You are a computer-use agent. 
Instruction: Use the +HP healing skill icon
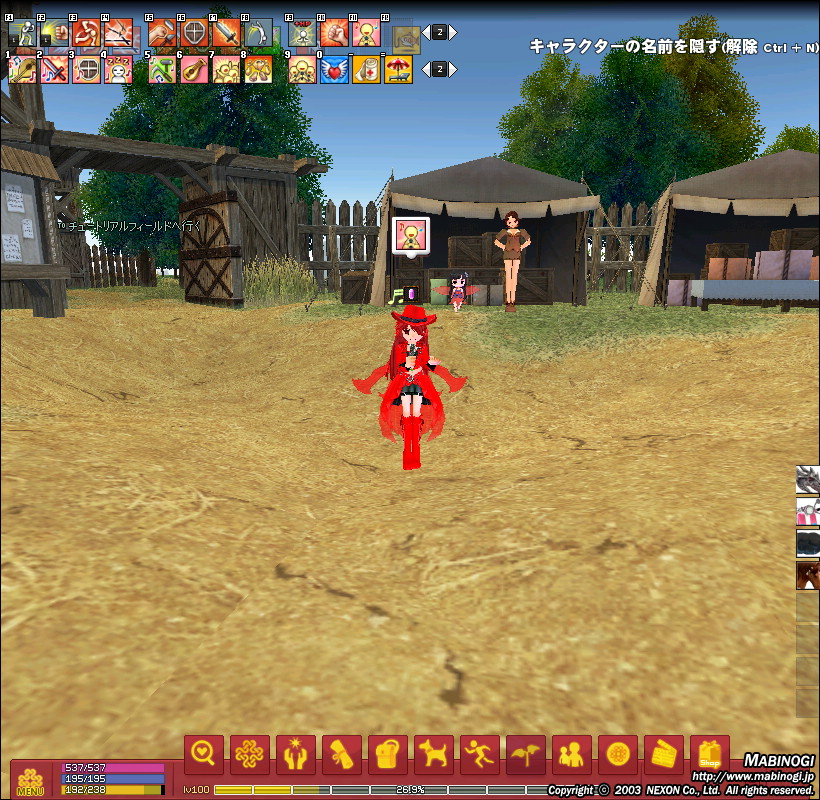tap(302, 34)
